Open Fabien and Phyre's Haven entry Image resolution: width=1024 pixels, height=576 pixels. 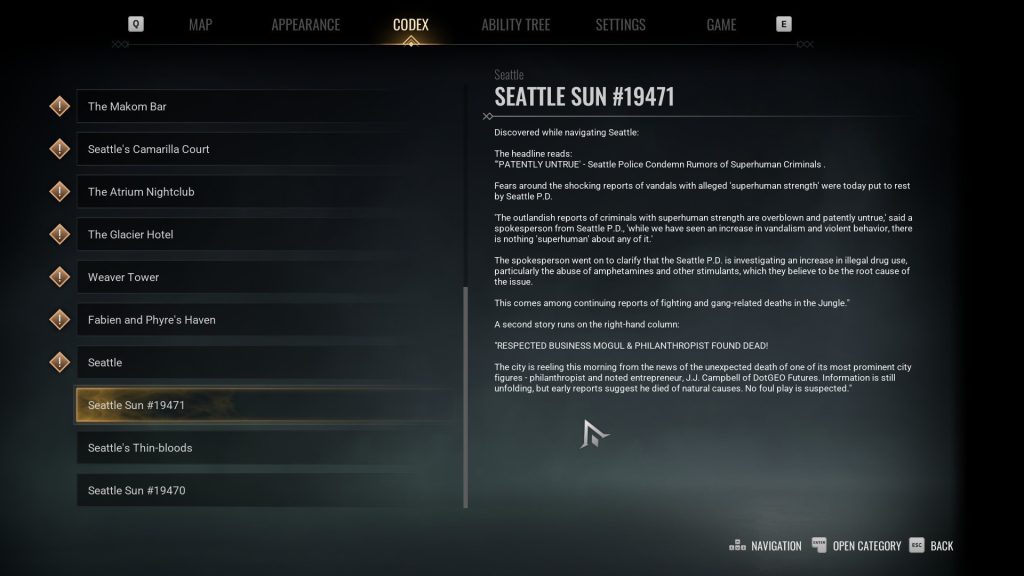[x=258, y=320]
